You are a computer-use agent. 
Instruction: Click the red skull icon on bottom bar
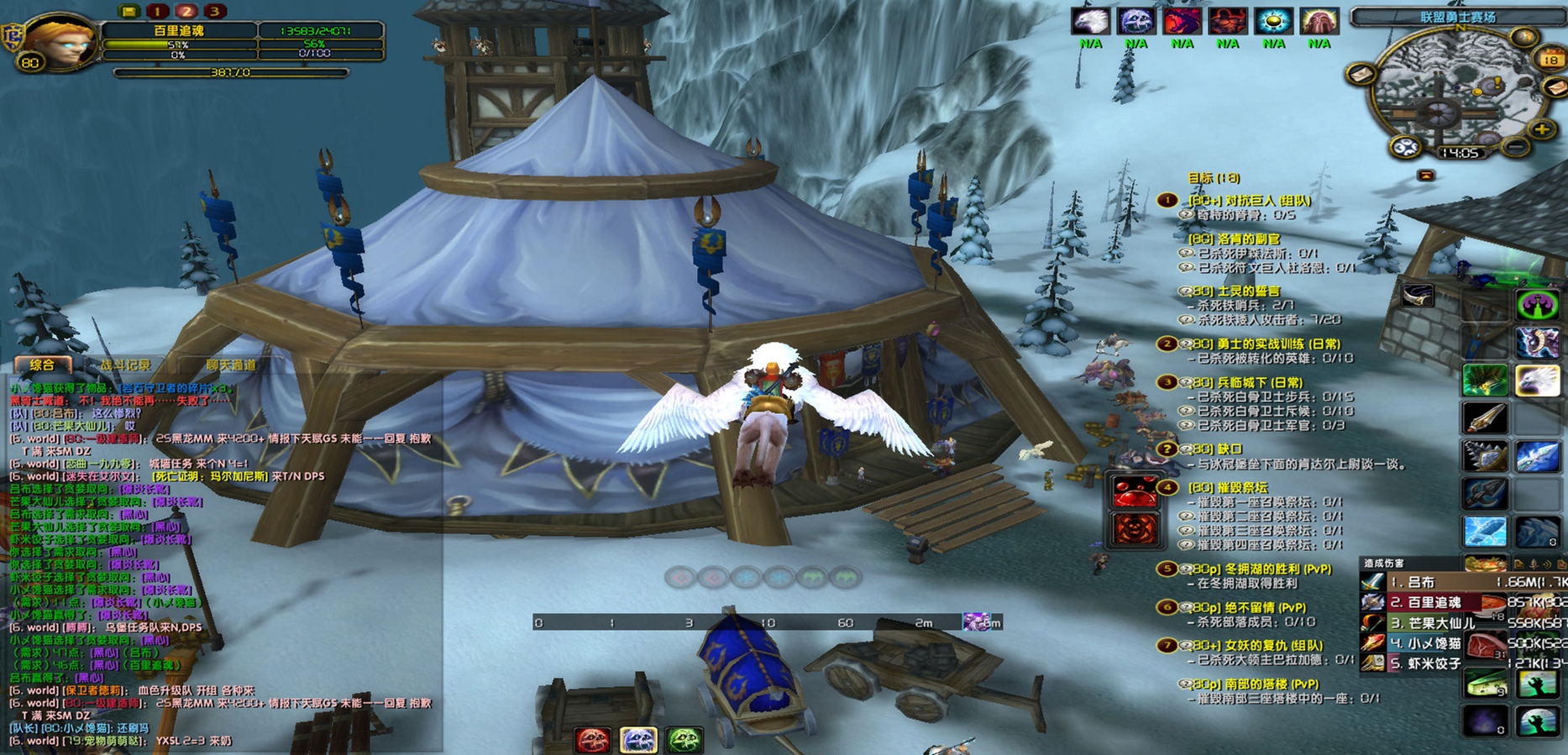click(x=592, y=740)
